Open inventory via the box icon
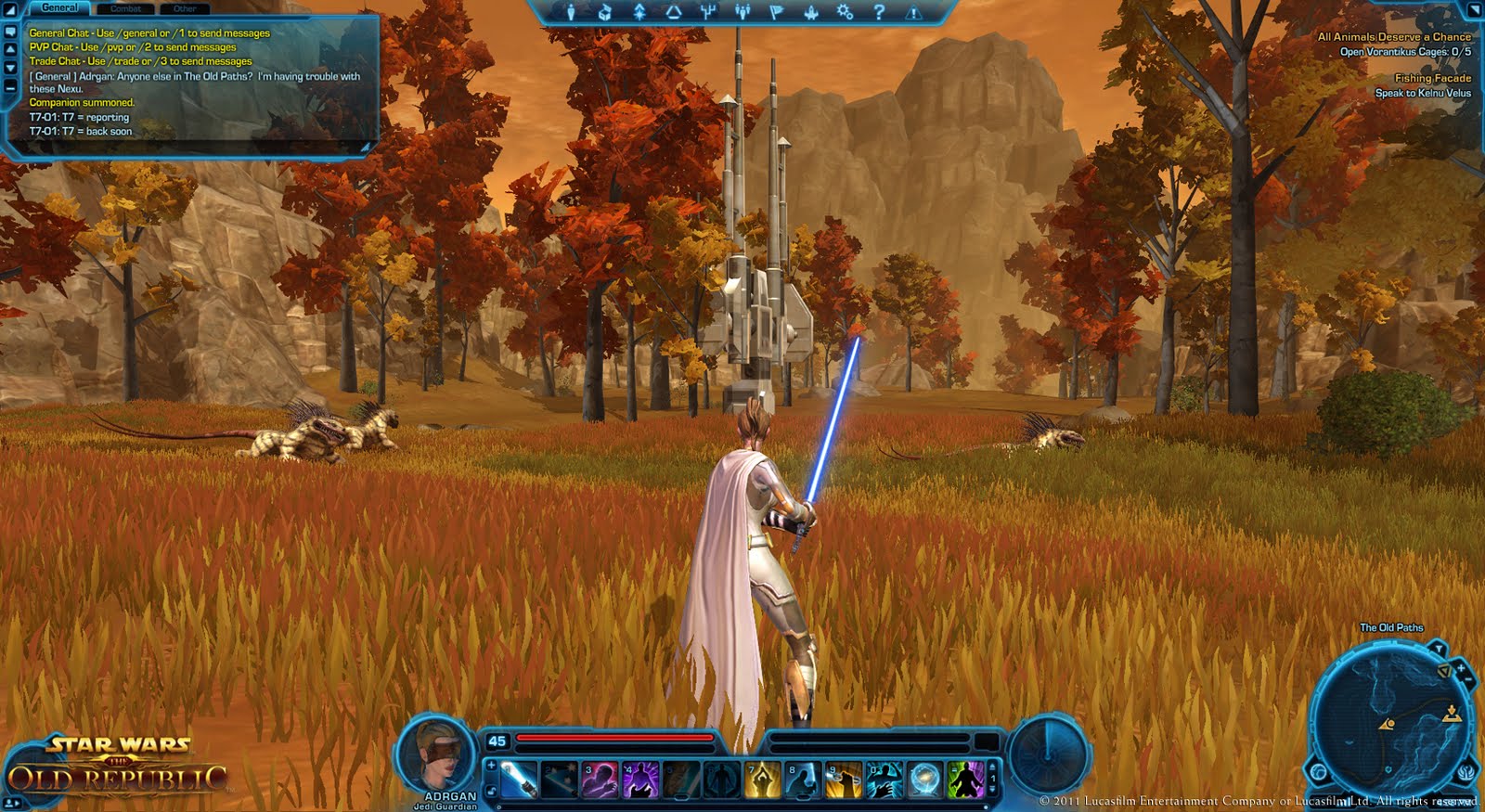This screenshot has width=1485, height=812. point(604,12)
